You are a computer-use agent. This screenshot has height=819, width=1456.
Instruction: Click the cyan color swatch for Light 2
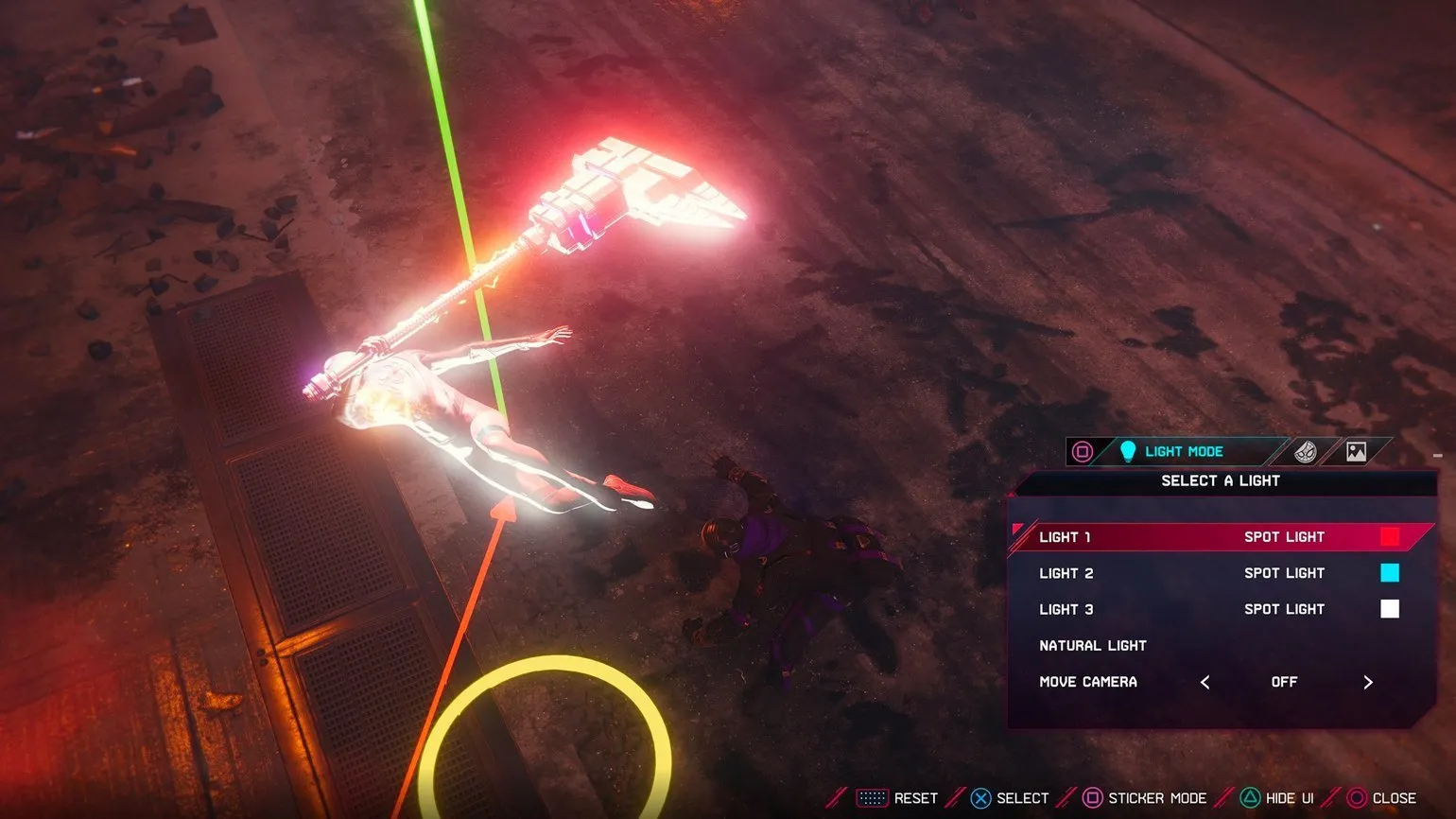[x=1389, y=573]
